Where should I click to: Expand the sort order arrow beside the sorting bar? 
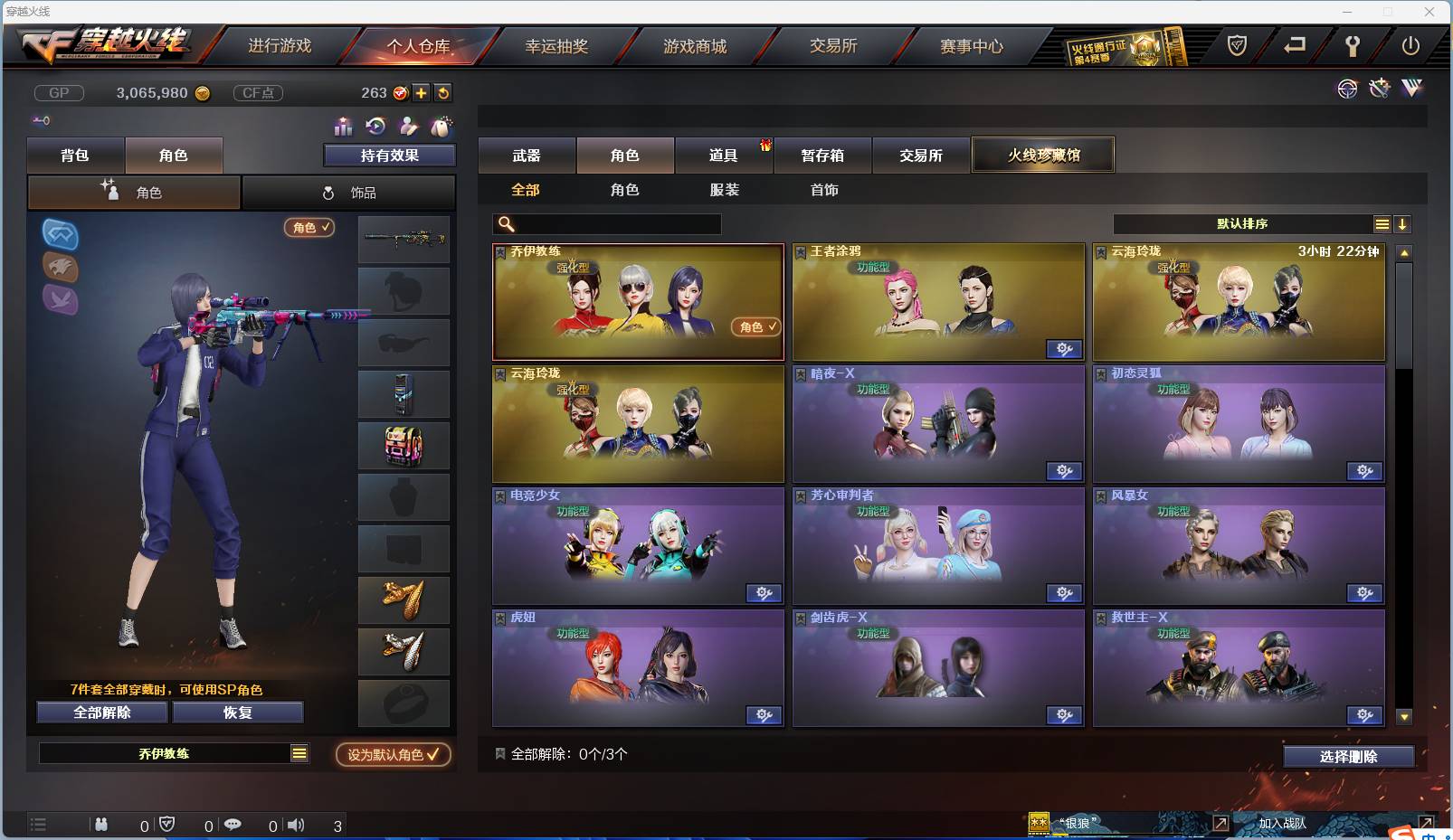(1401, 223)
